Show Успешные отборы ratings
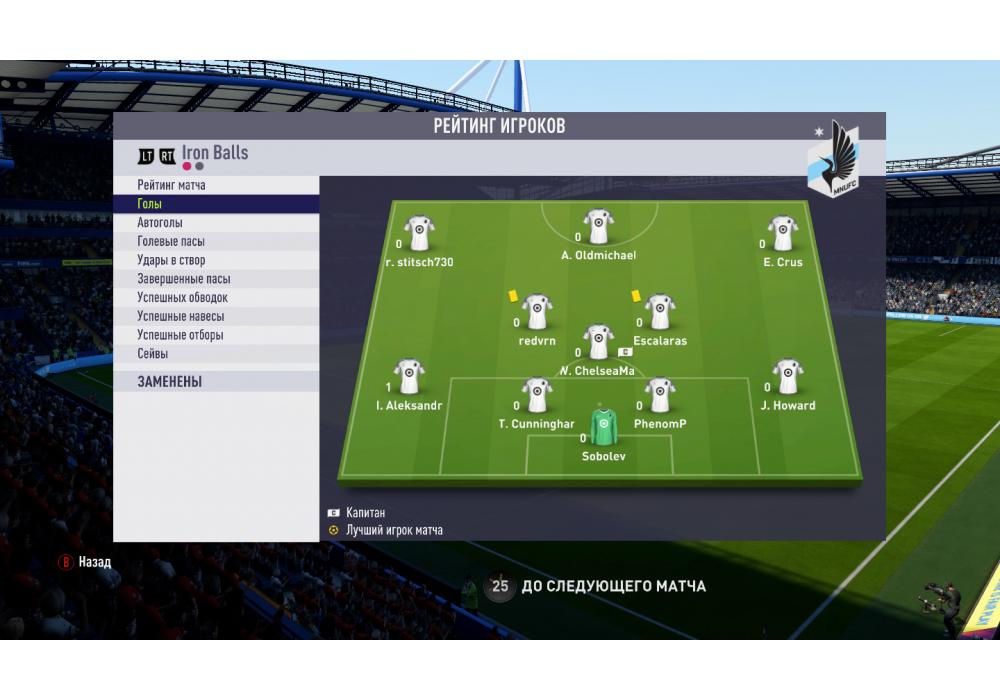This screenshot has width=1000, height=700. pos(216,335)
